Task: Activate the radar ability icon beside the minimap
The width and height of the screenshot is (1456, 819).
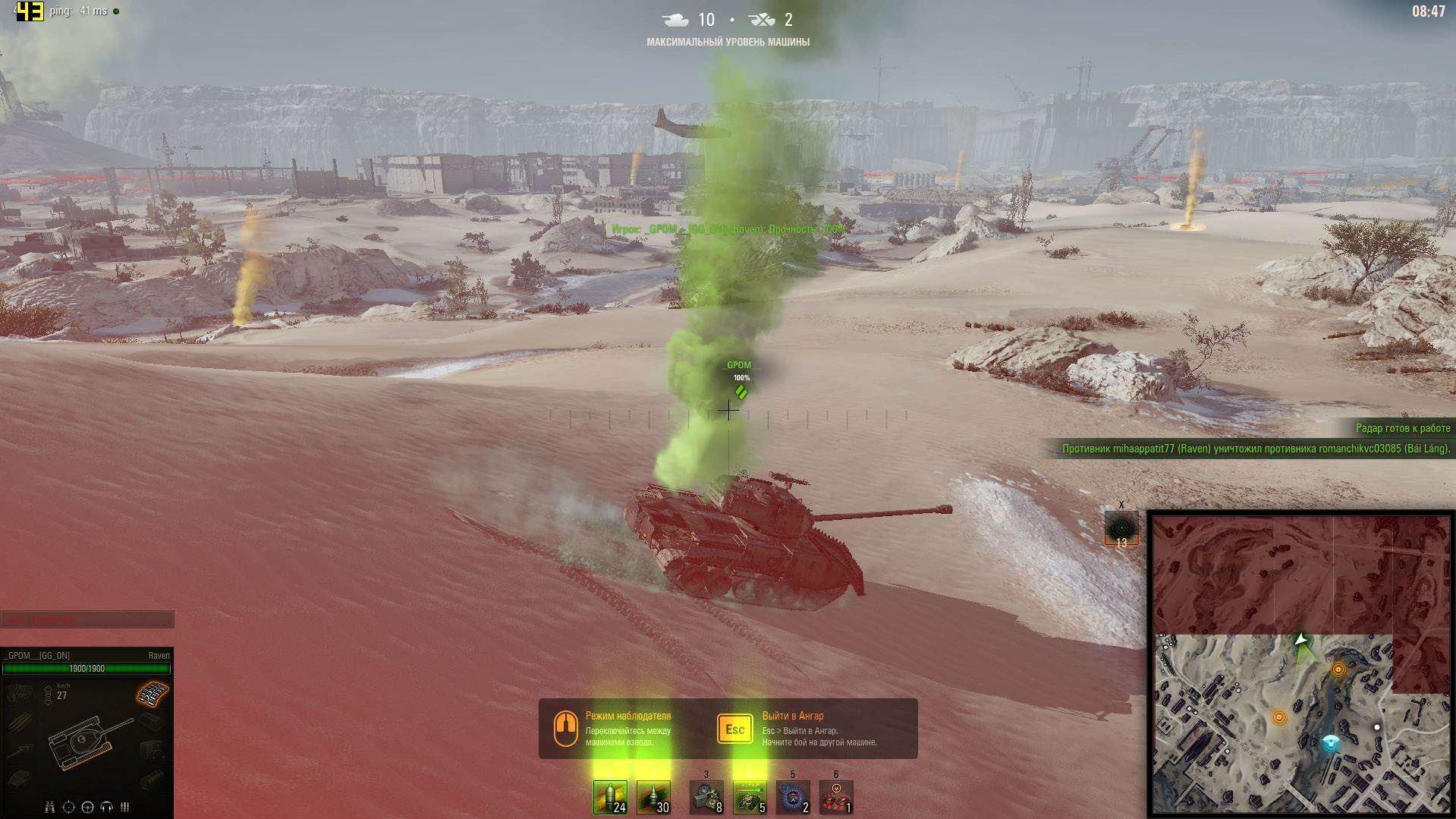Action: (1121, 528)
